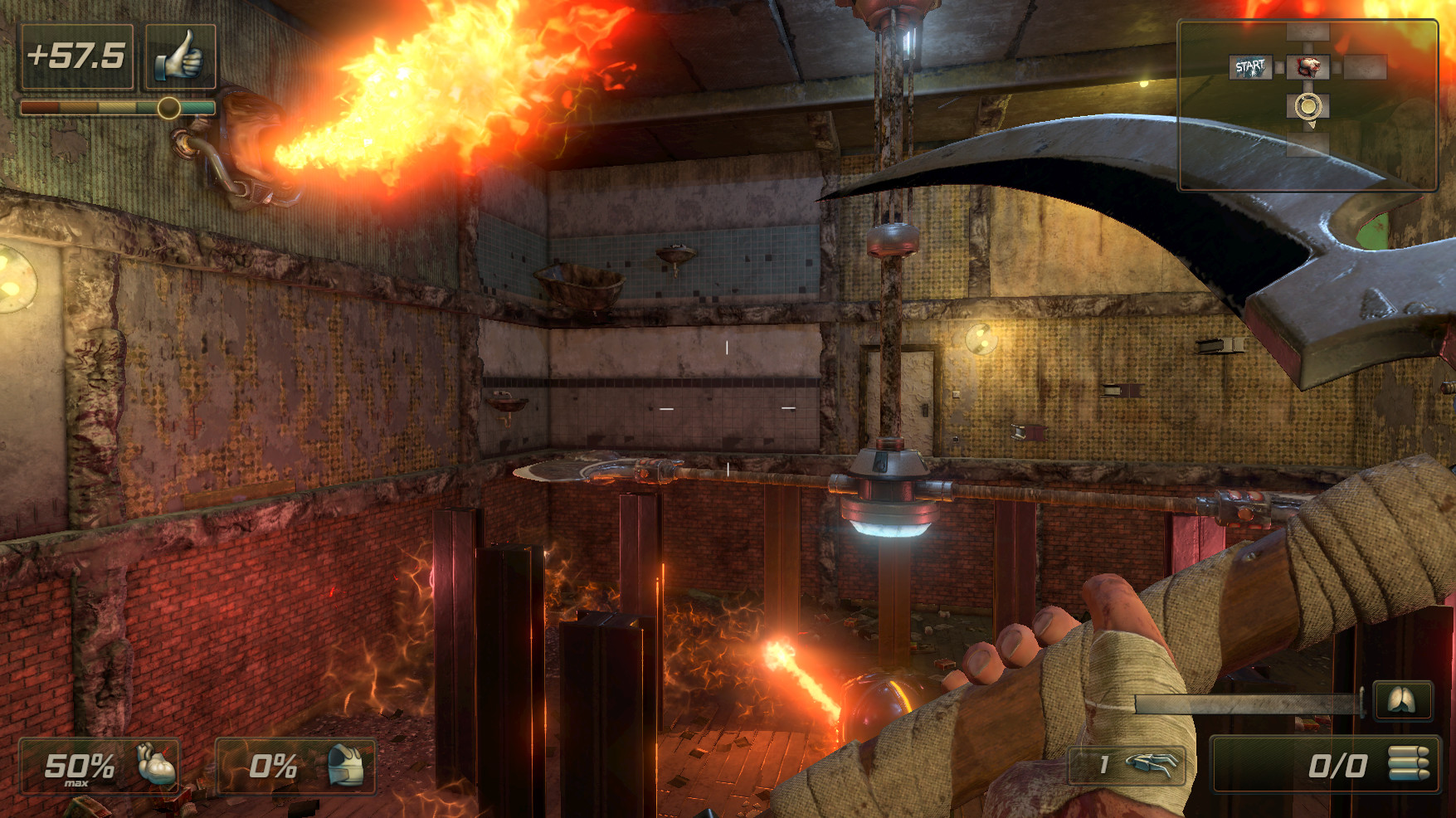Click the circular marker on the rating bar
The image size is (1456, 818).
168,107
